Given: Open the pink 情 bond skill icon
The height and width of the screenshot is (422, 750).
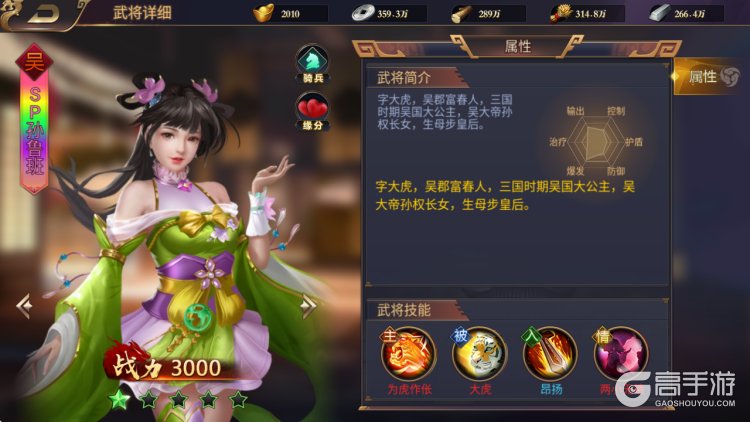Looking at the screenshot, I should pos(620,353).
